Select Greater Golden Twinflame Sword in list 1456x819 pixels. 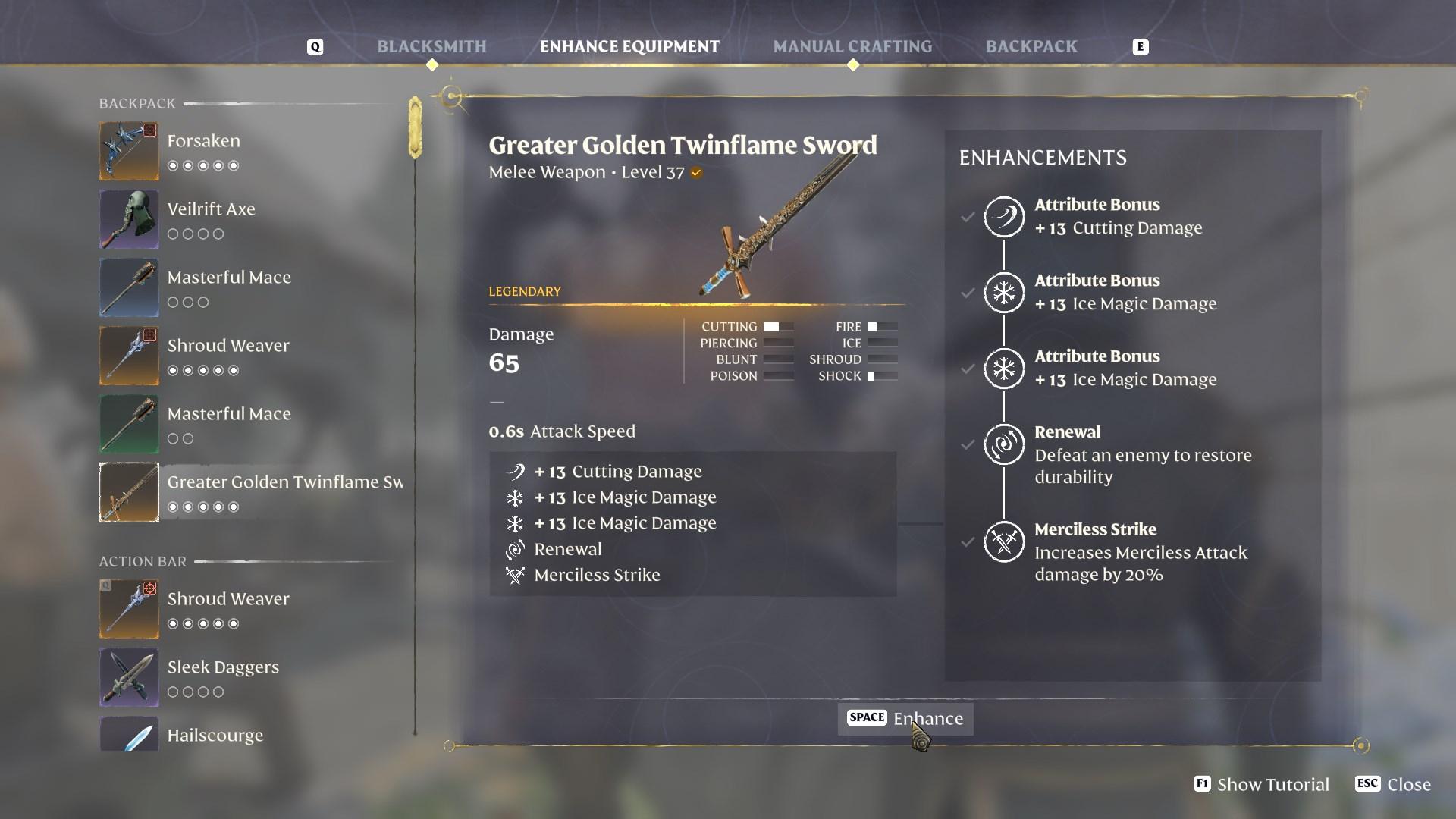click(250, 492)
